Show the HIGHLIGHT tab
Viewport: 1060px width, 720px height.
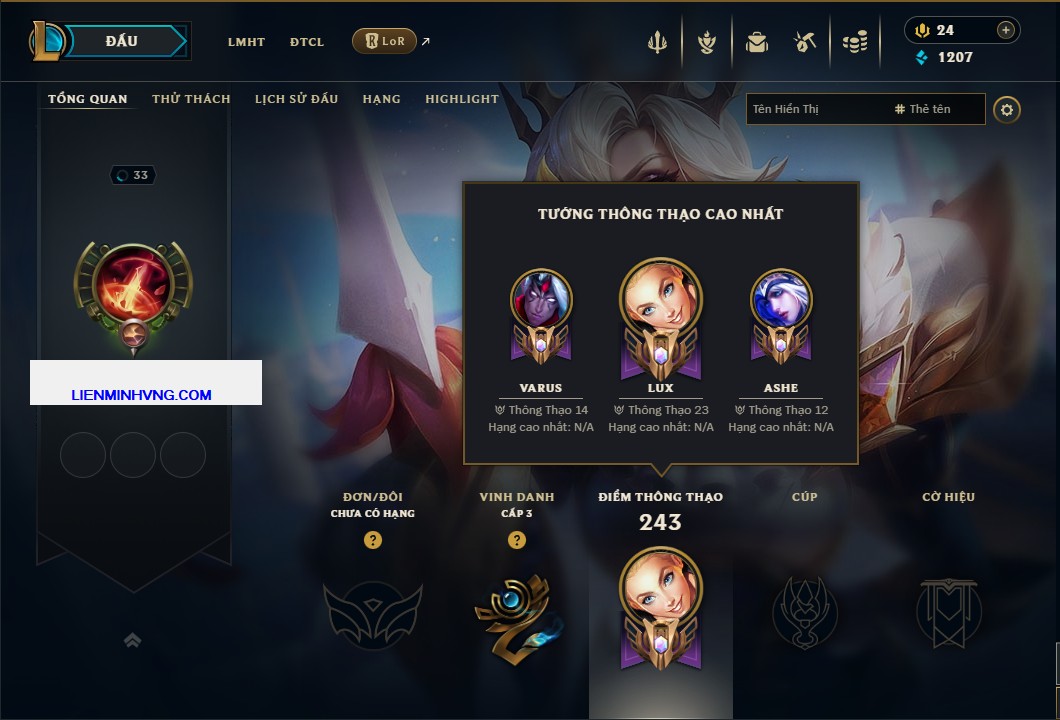pos(462,99)
